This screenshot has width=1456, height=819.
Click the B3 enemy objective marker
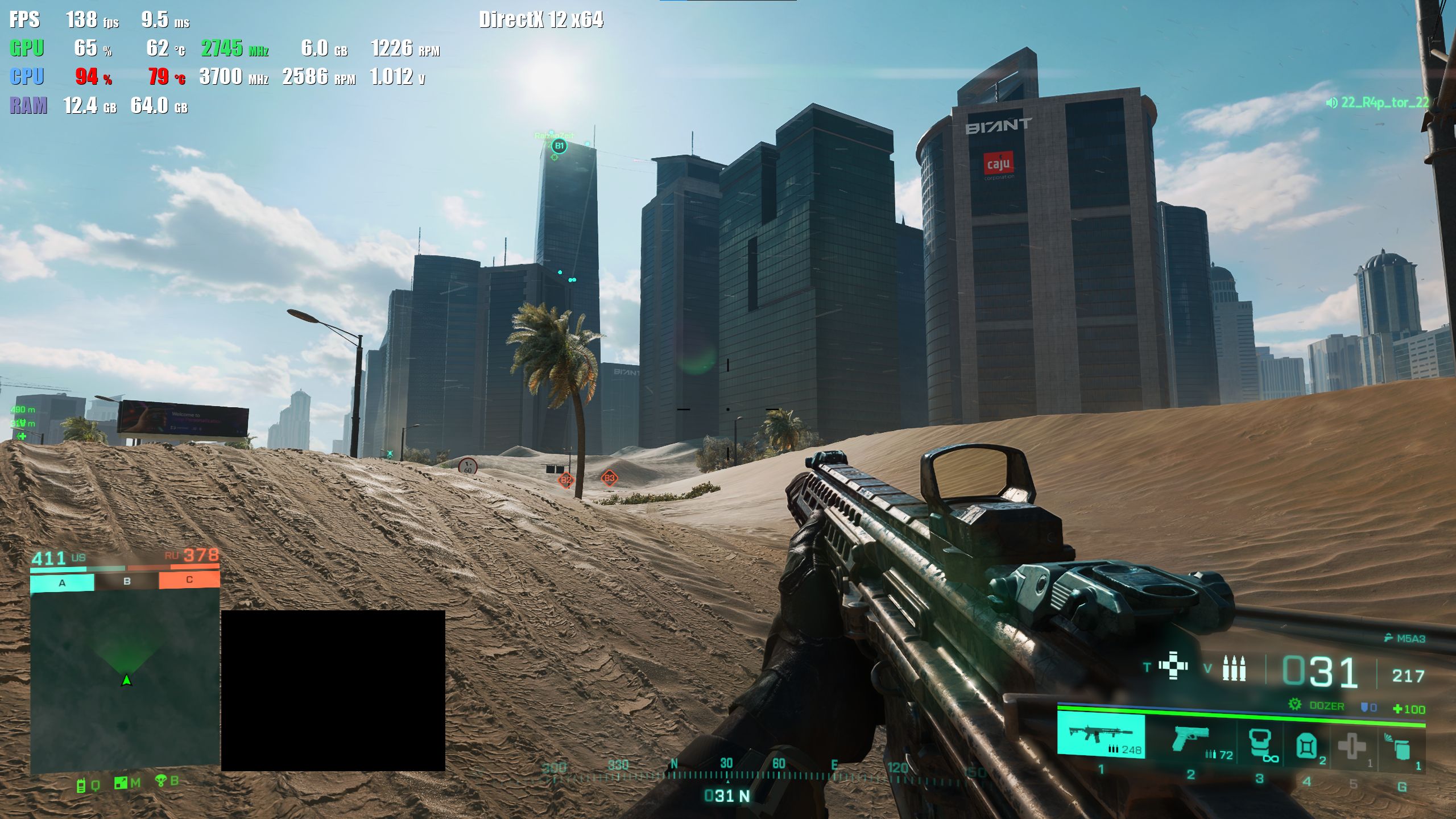pyautogui.click(x=609, y=478)
